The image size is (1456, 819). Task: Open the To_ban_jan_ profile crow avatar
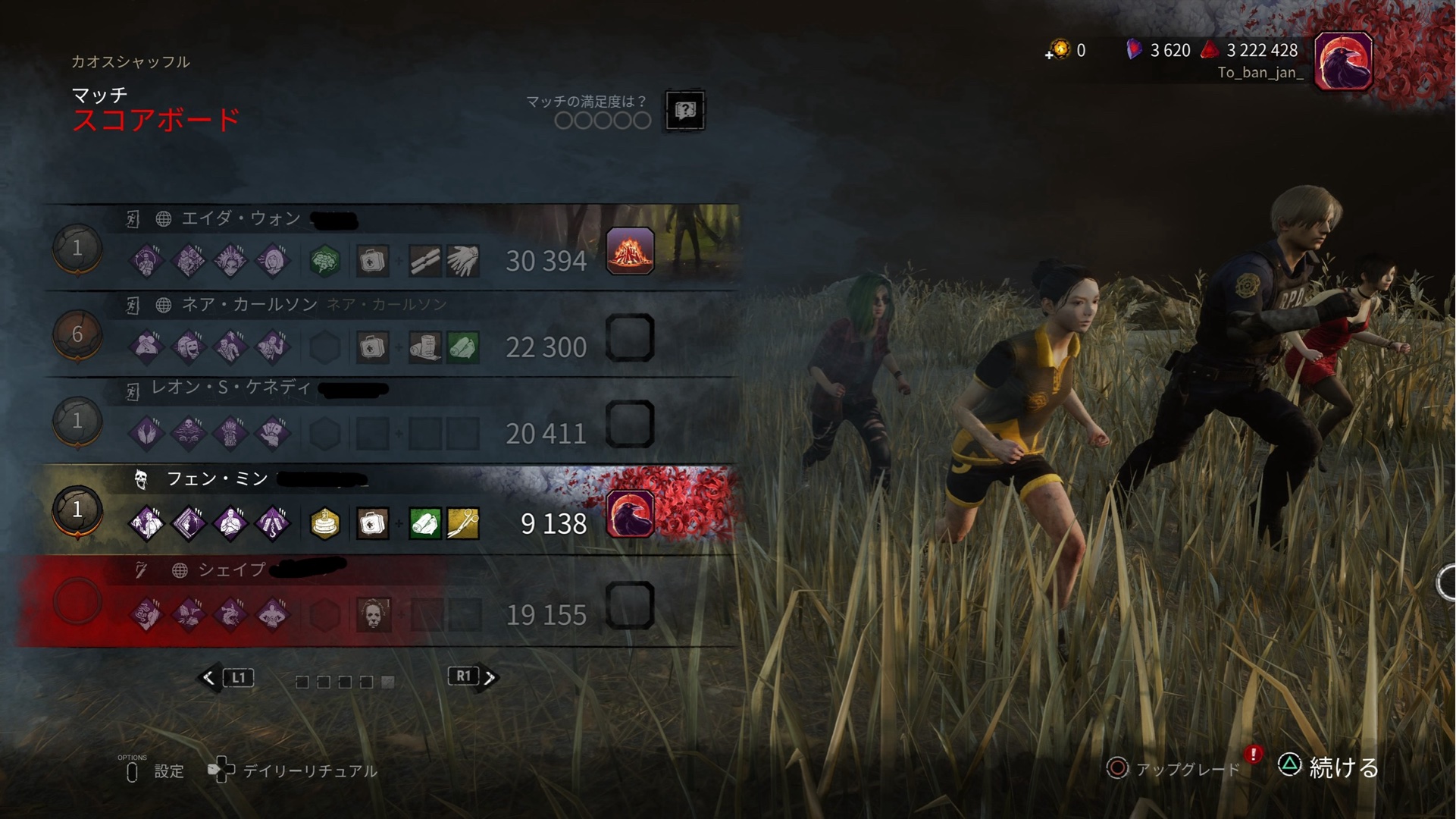tap(1343, 61)
